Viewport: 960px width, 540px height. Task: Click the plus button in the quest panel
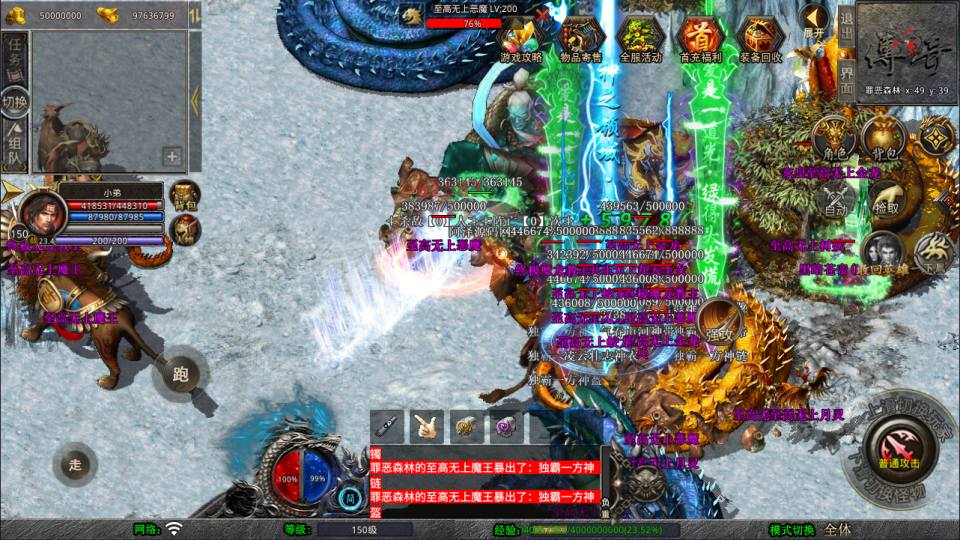click(x=172, y=156)
